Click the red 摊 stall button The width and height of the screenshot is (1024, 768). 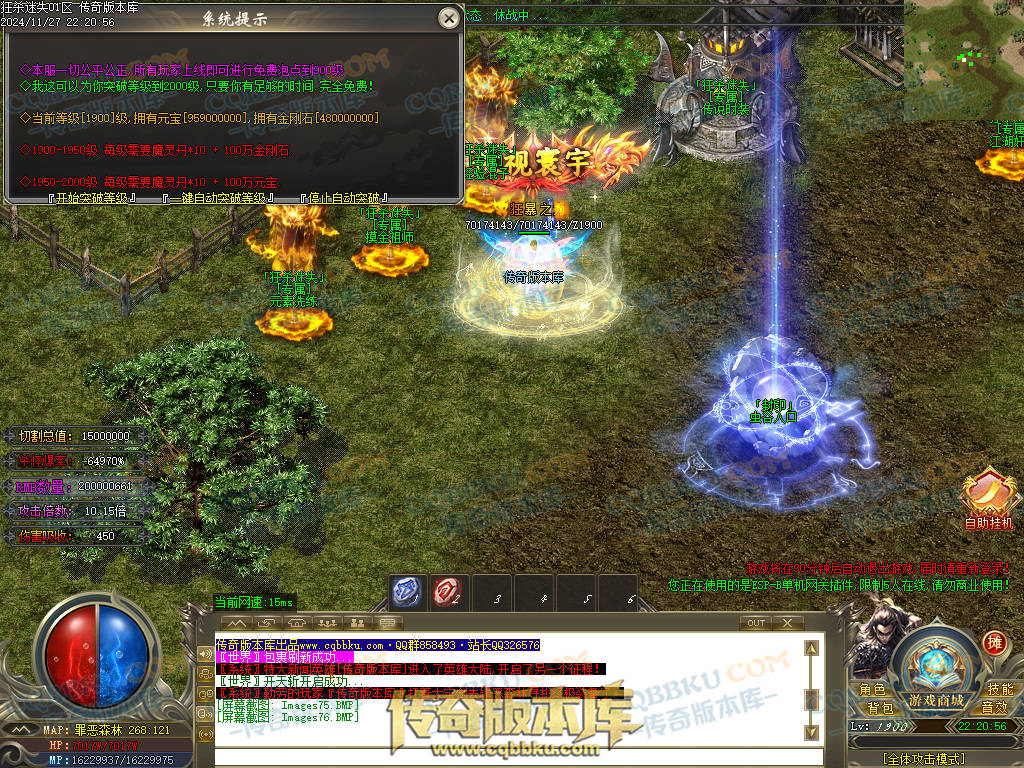pos(993,641)
